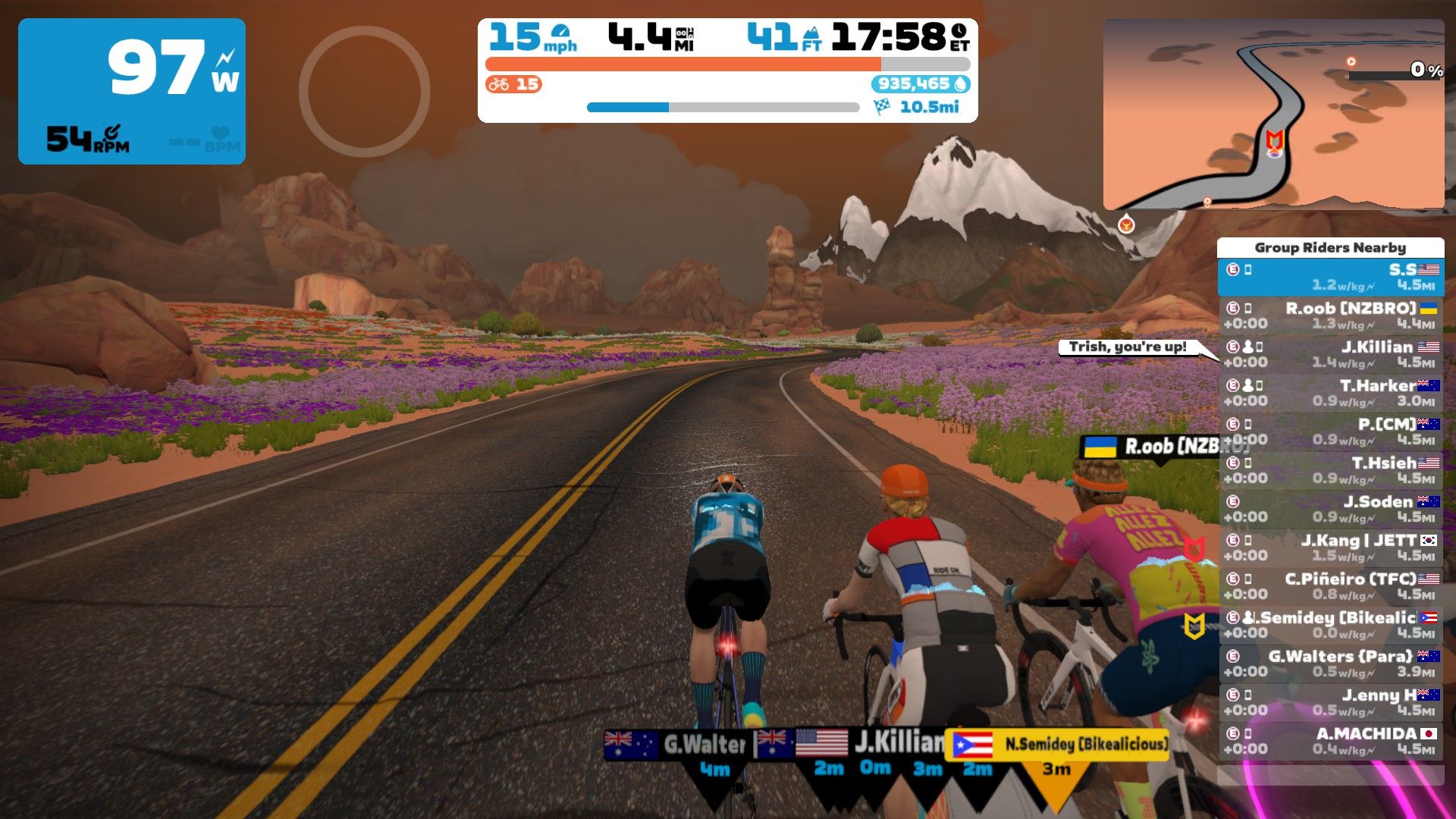Pick T.Harker from Group Riders Nearby
This screenshot has width=1456, height=819.
coord(1331,393)
